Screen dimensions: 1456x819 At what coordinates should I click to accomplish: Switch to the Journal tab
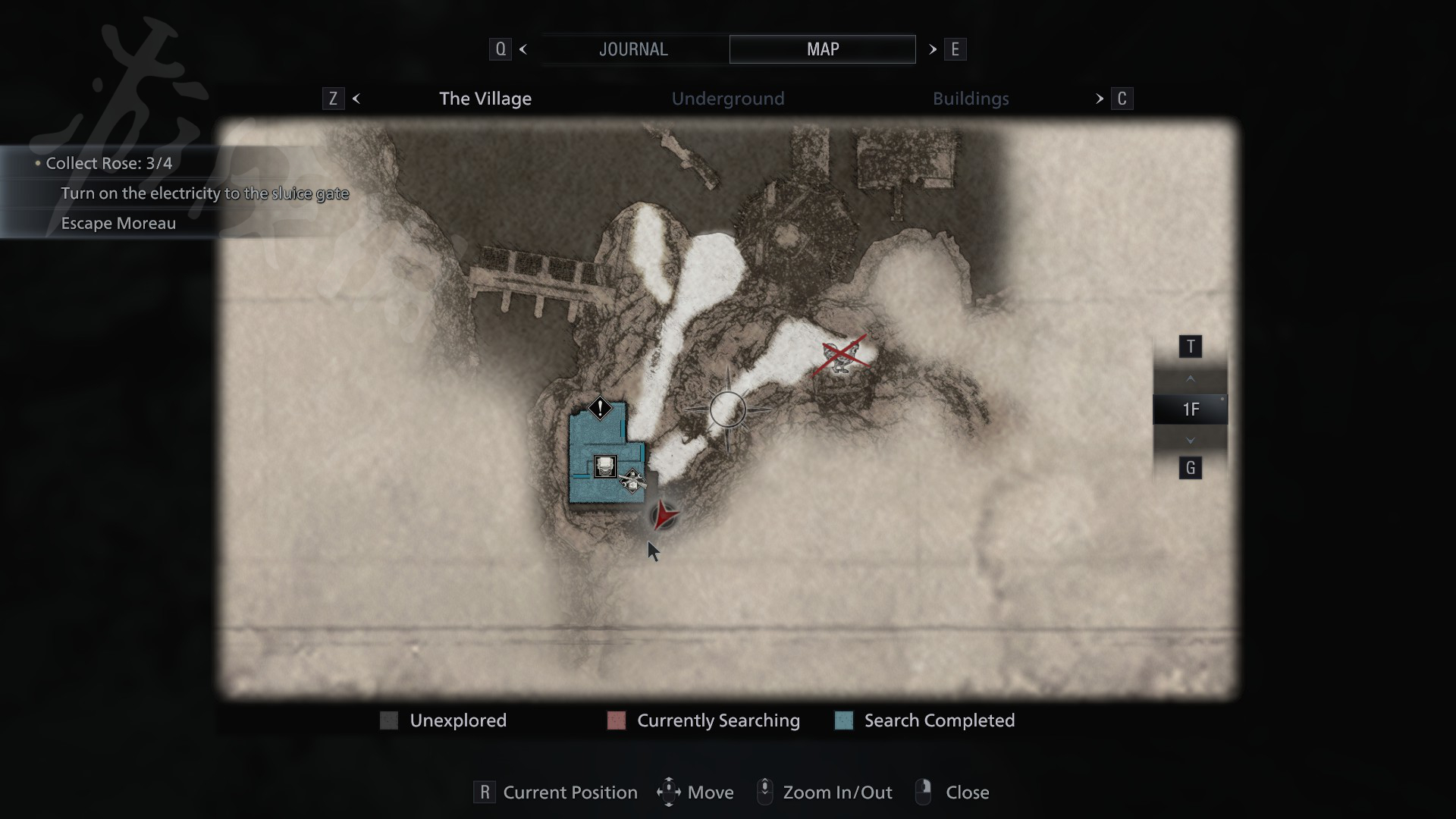[x=633, y=49]
